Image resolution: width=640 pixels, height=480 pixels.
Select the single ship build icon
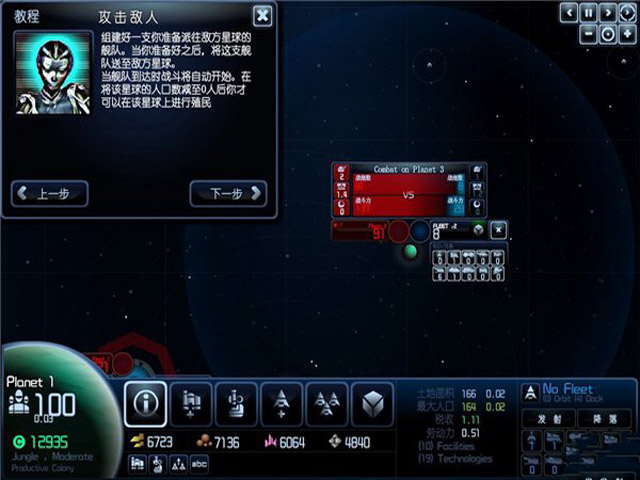click(282, 403)
